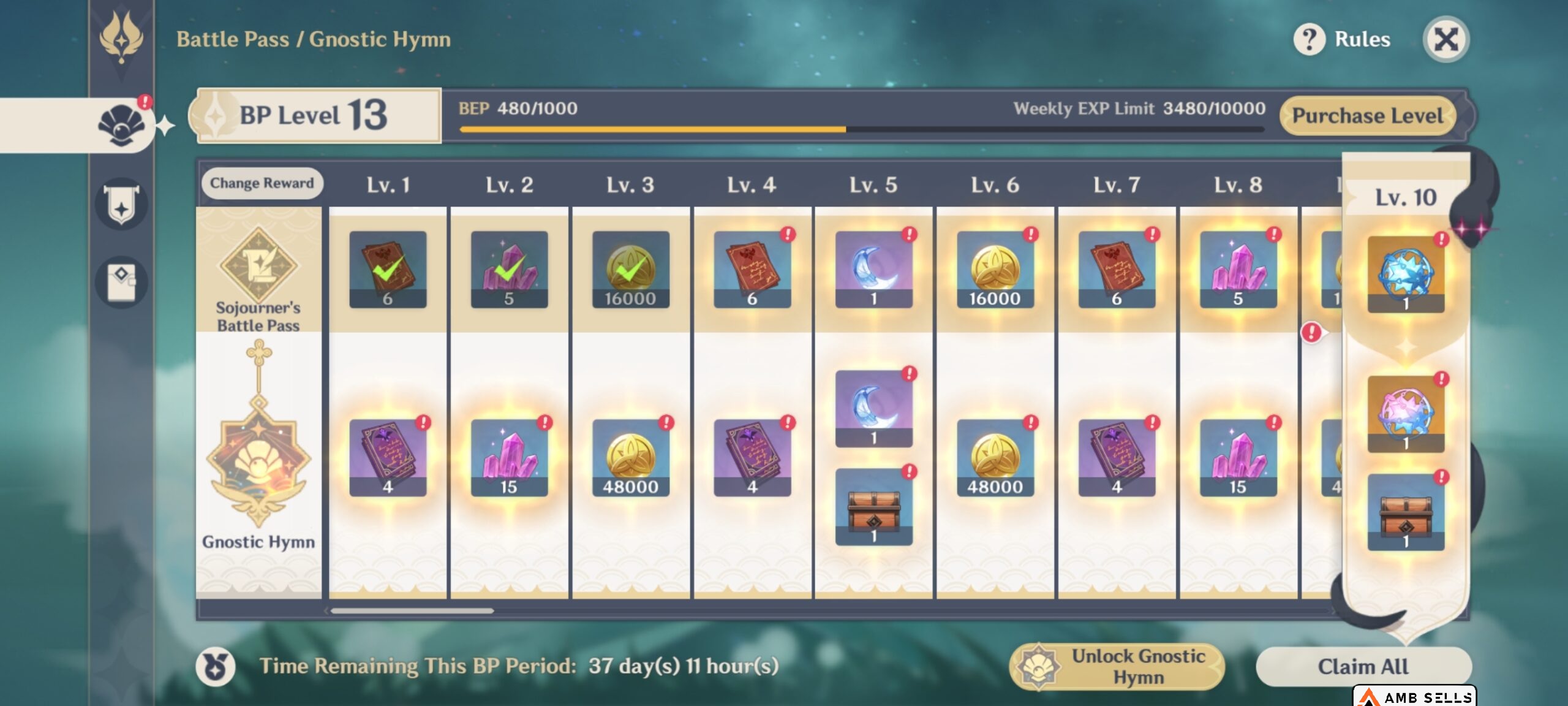Claim the Lv. 6 free 16000 Mora reward
This screenshot has width=1568, height=706.
995,269
